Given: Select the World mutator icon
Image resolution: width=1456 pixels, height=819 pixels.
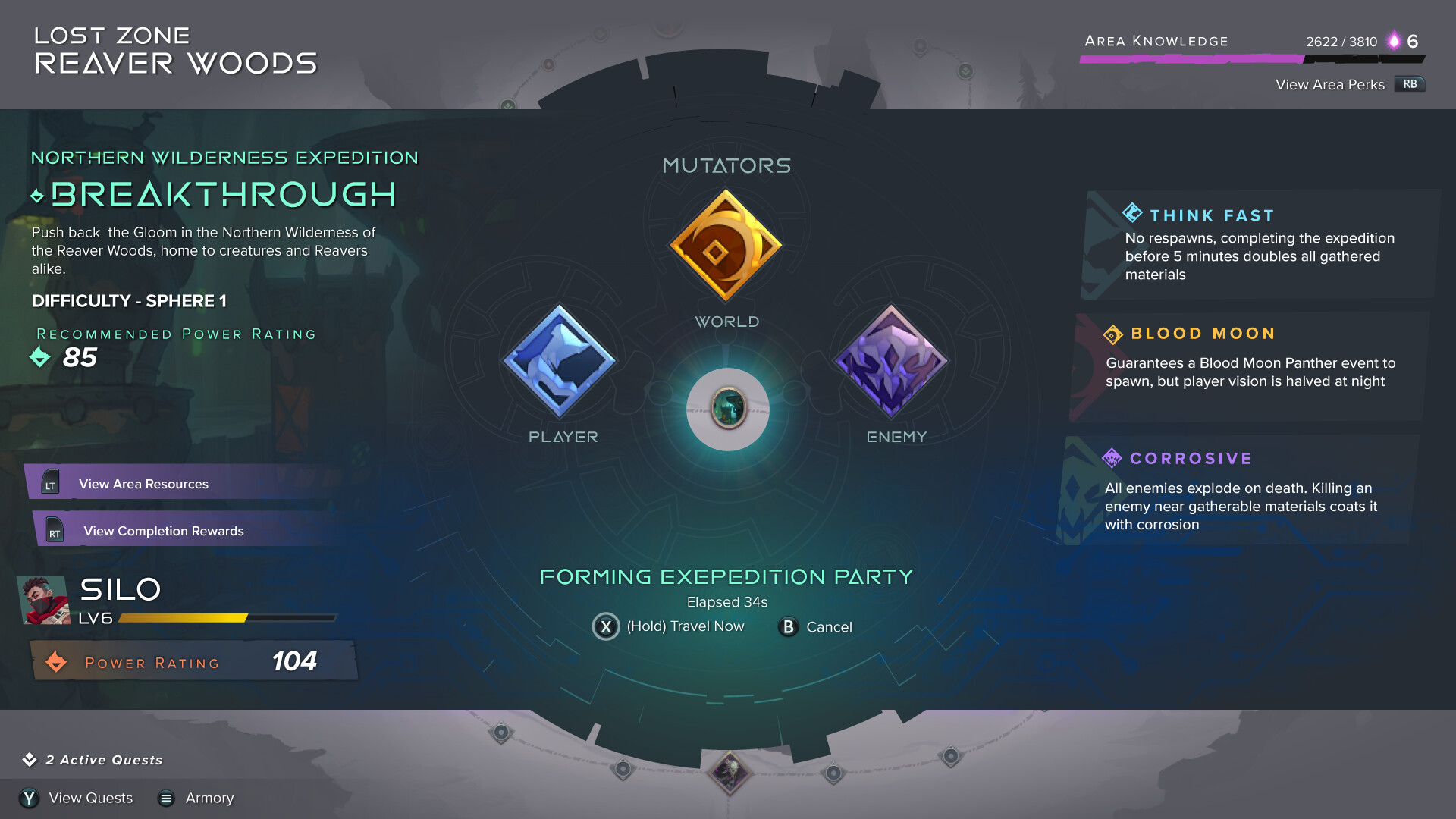Looking at the screenshot, I should click(727, 245).
